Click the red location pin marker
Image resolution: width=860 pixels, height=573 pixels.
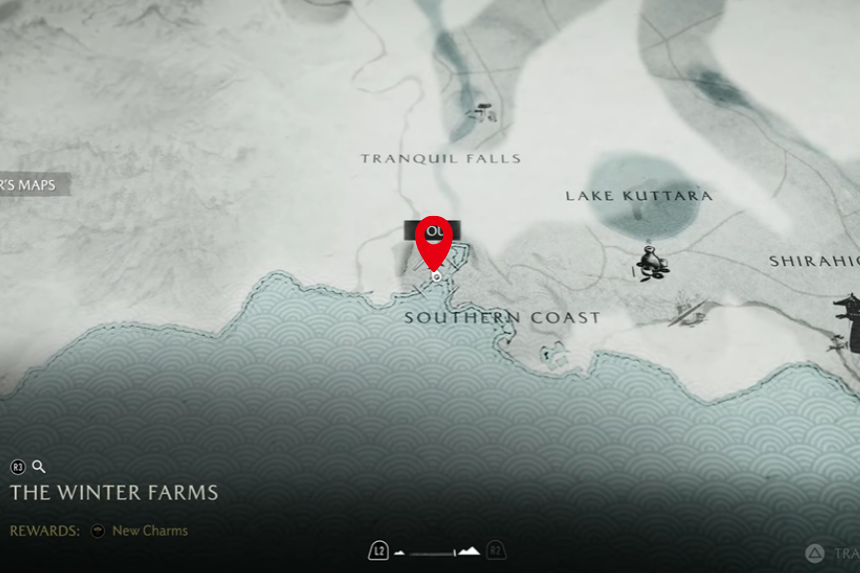pyautogui.click(x=434, y=240)
